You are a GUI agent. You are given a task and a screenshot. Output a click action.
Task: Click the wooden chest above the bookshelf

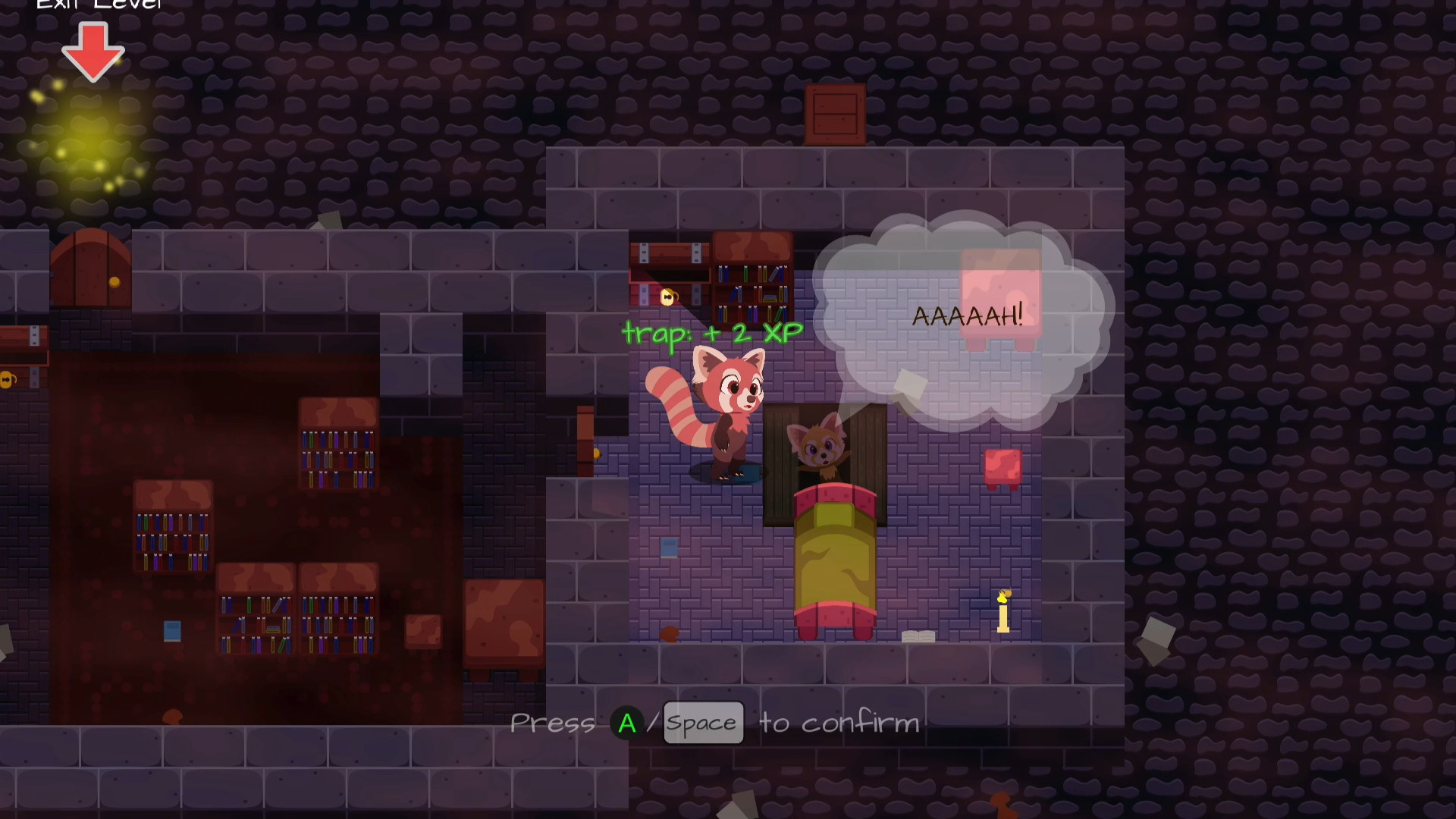(x=671, y=254)
